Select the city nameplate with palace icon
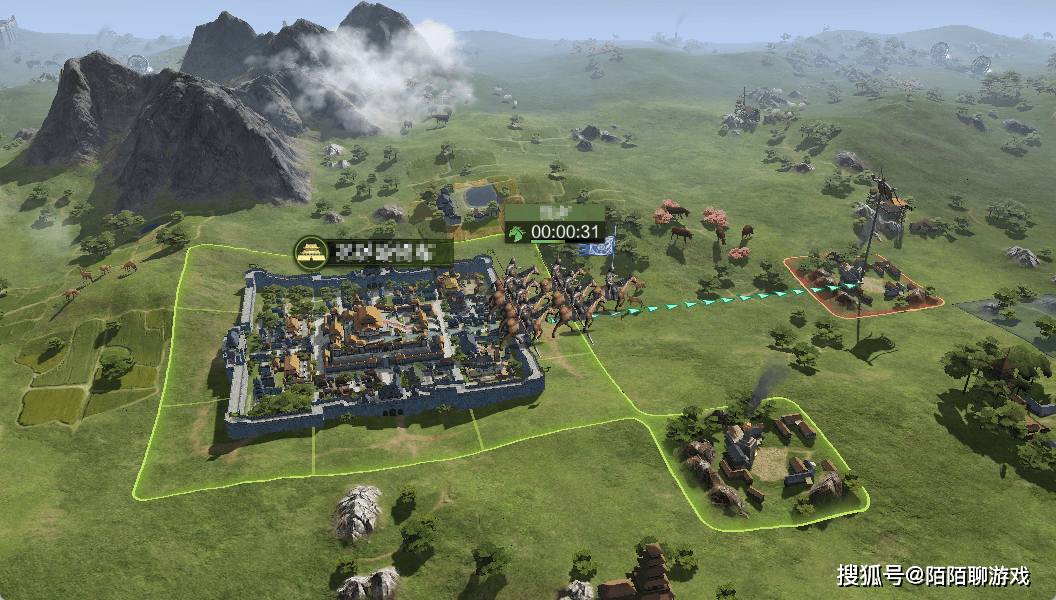Screen dimensions: 1056x600 click(x=374, y=252)
